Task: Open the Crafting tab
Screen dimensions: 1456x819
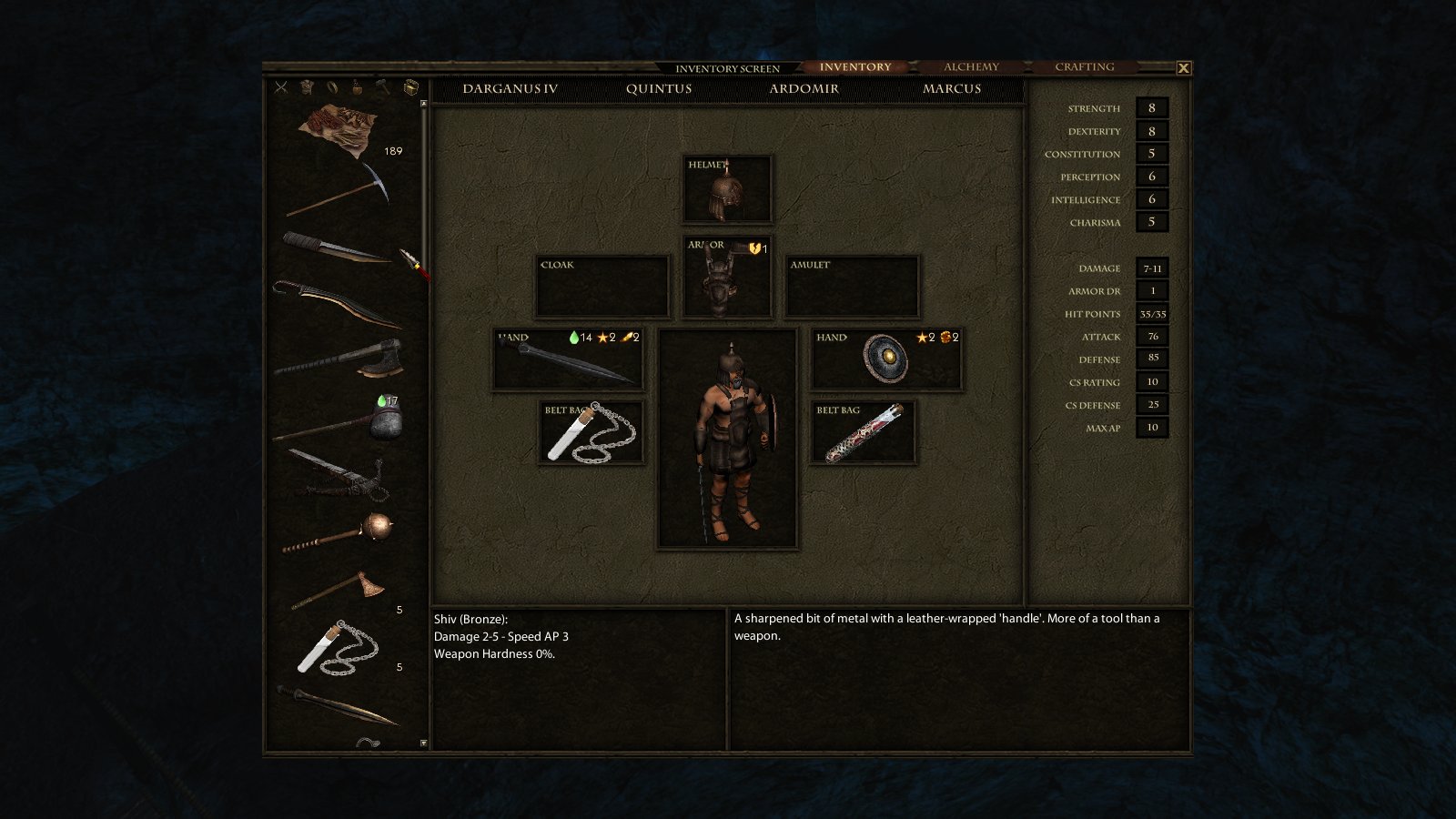Action: coord(1084,67)
